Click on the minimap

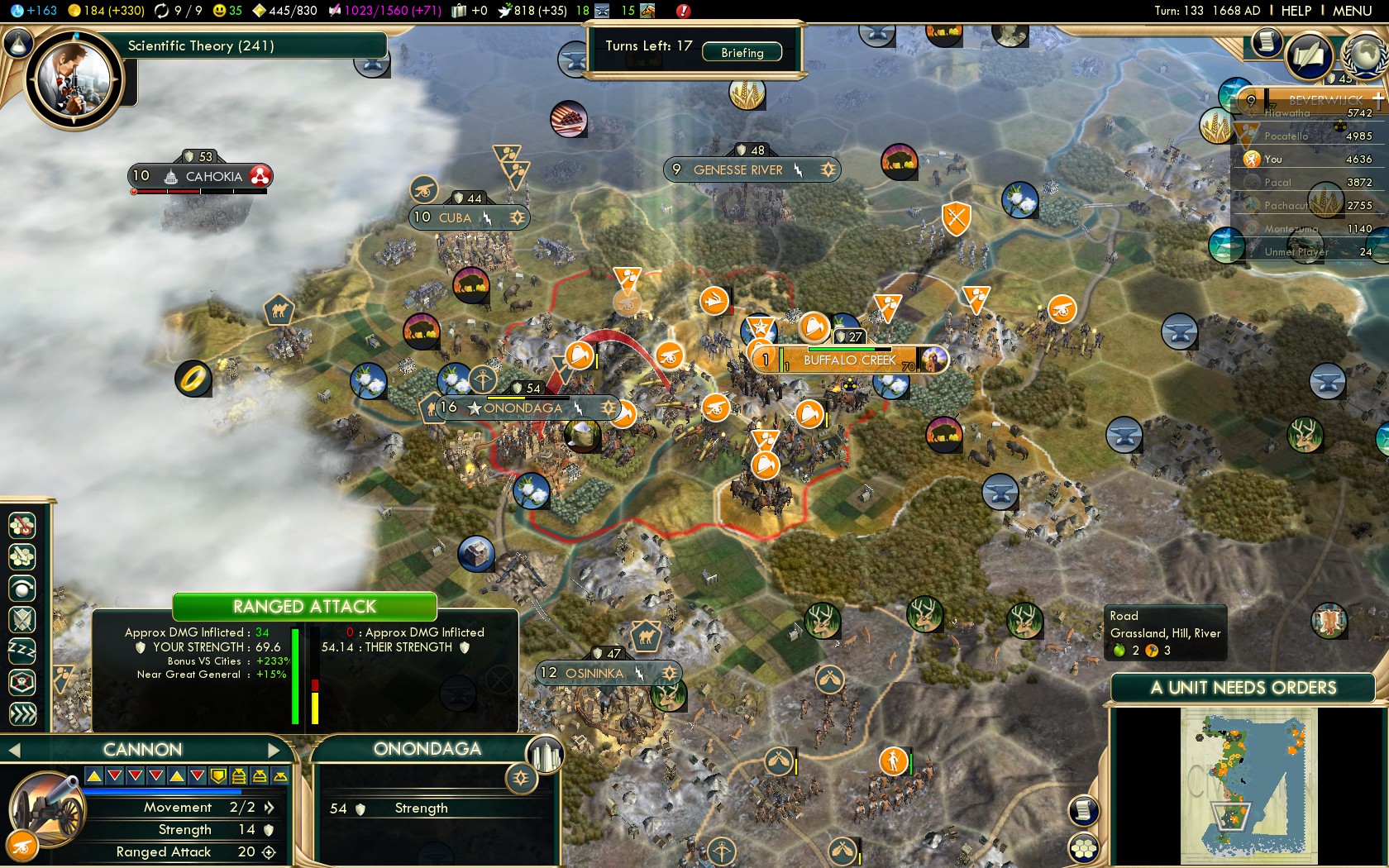pyautogui.click(x=1248, y=785)
